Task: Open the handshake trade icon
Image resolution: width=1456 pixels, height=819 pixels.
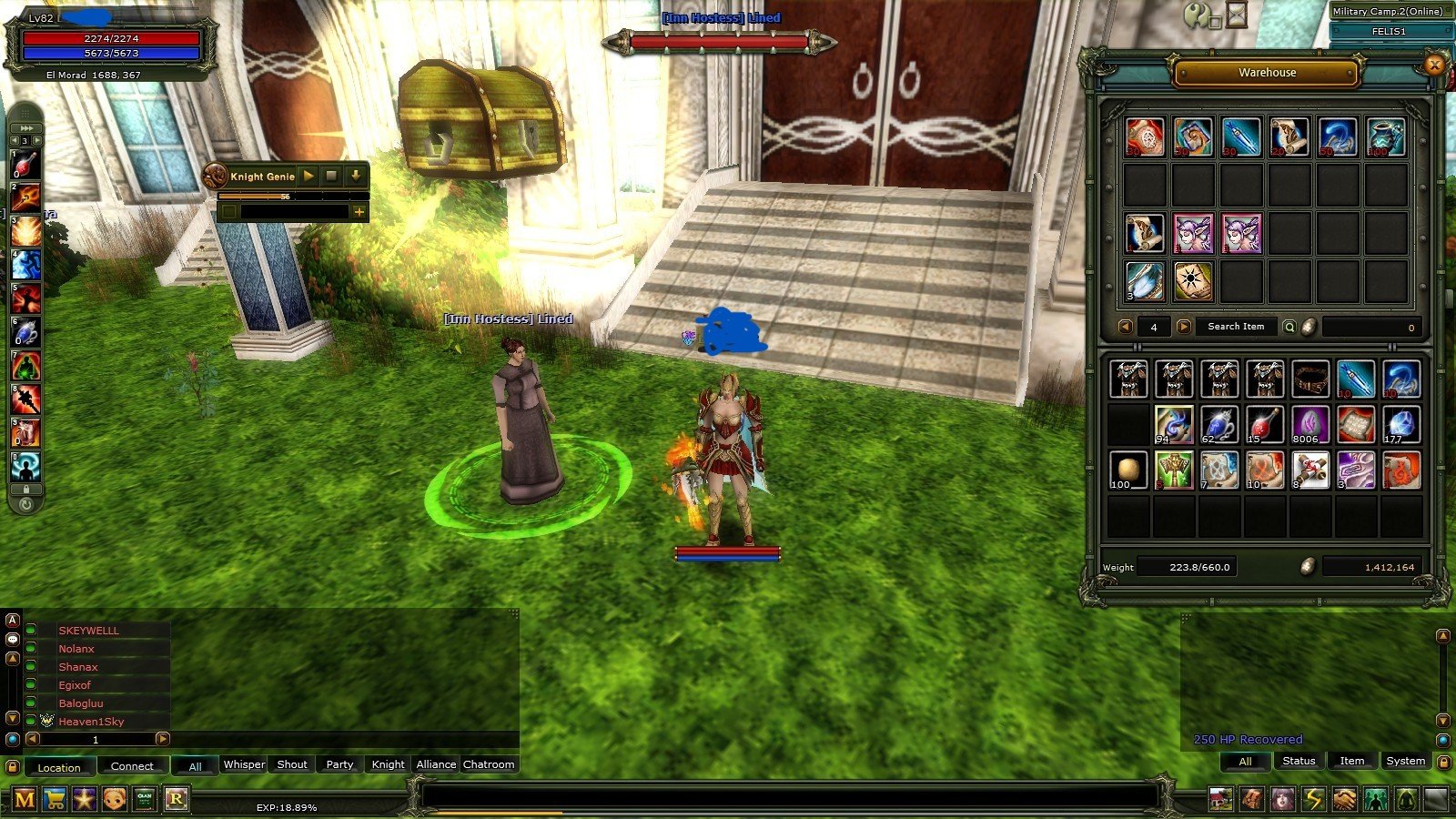Action: 1344,800
